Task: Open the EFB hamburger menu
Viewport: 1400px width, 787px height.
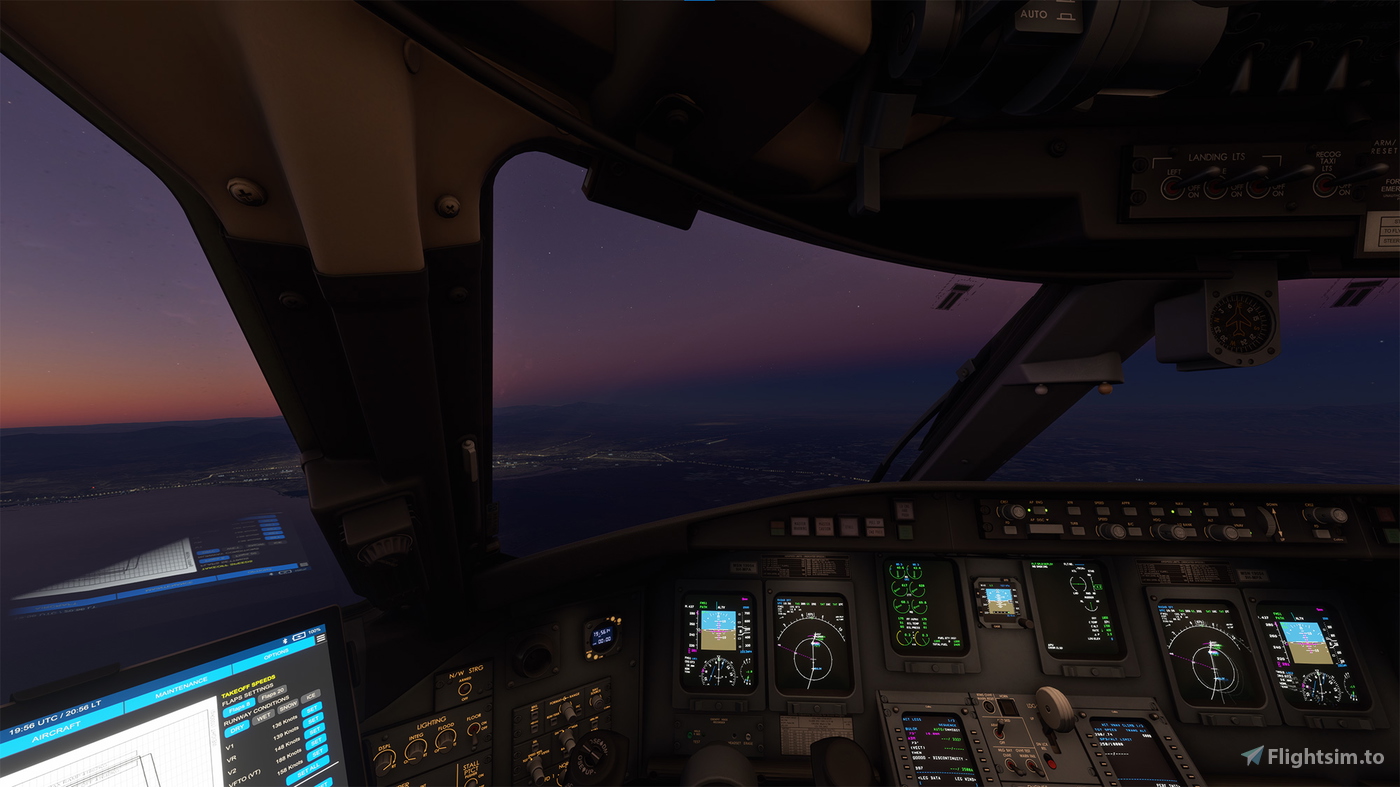Action: (321, 639)
